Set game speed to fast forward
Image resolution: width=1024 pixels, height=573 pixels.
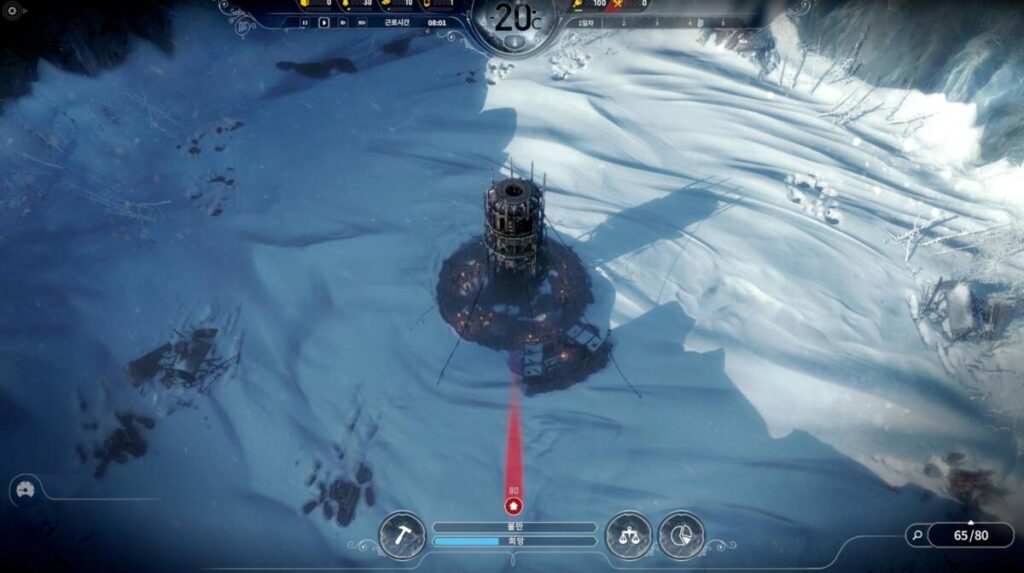[342, 22]
